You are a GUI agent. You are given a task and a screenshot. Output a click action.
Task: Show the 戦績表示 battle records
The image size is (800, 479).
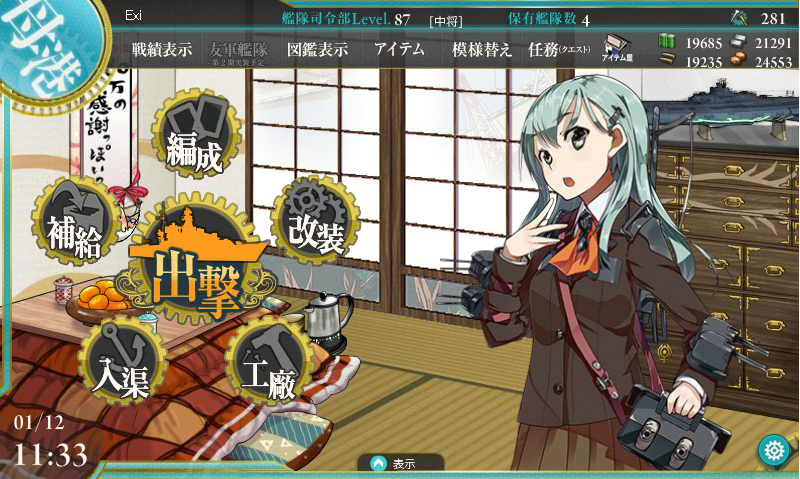[x=162, y=49]
